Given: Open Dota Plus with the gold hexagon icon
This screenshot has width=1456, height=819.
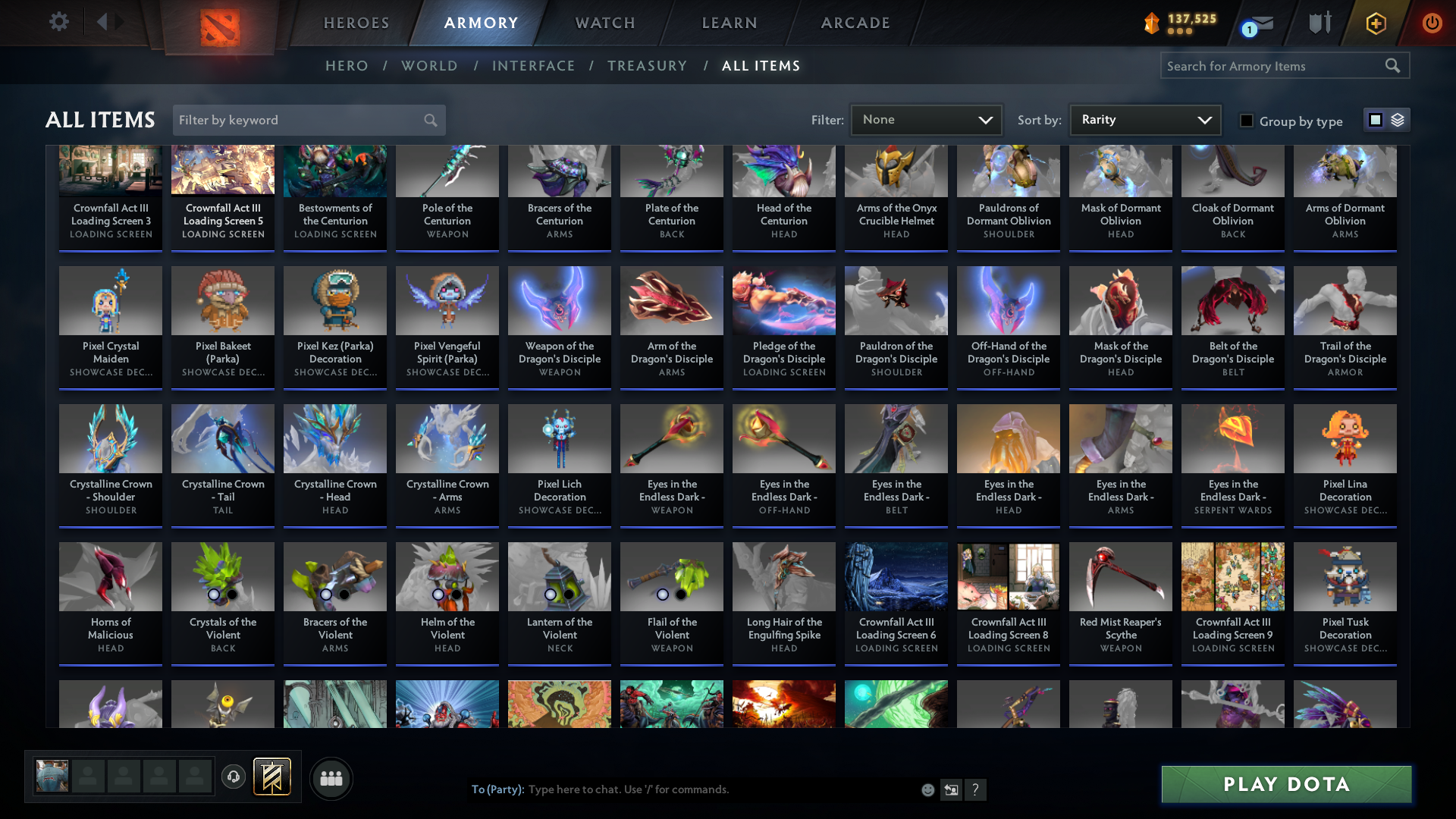Looking at the screenshot, I should pos(1376,23).
